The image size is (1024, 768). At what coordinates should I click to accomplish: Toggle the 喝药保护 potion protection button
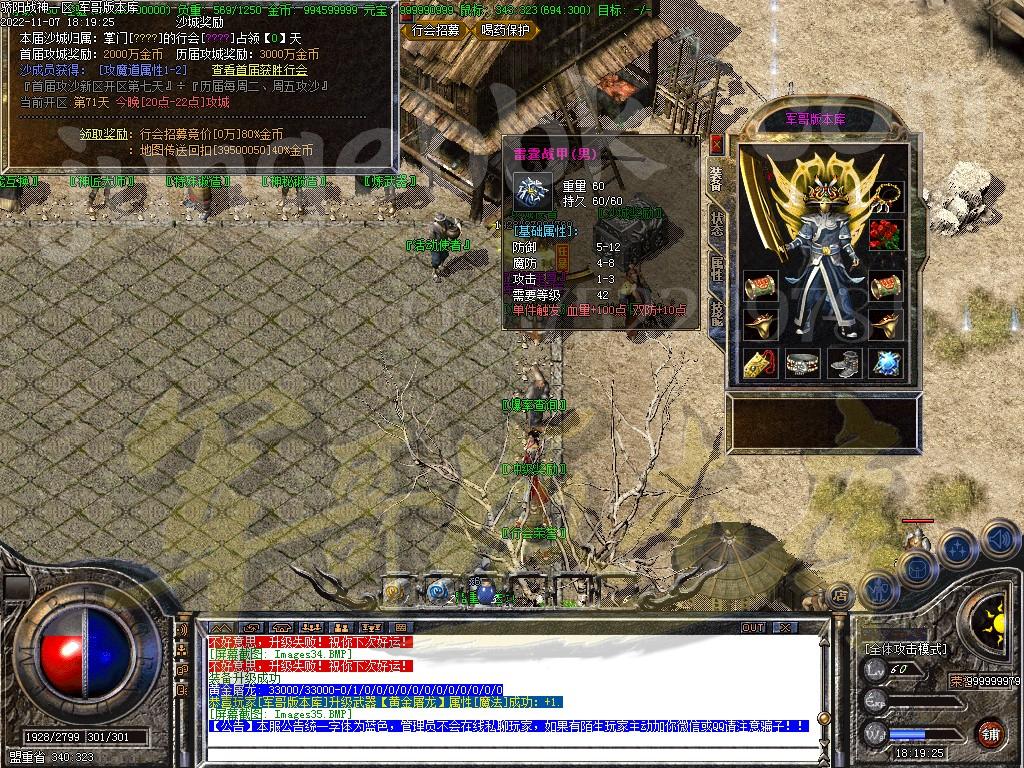click(505, 30)
